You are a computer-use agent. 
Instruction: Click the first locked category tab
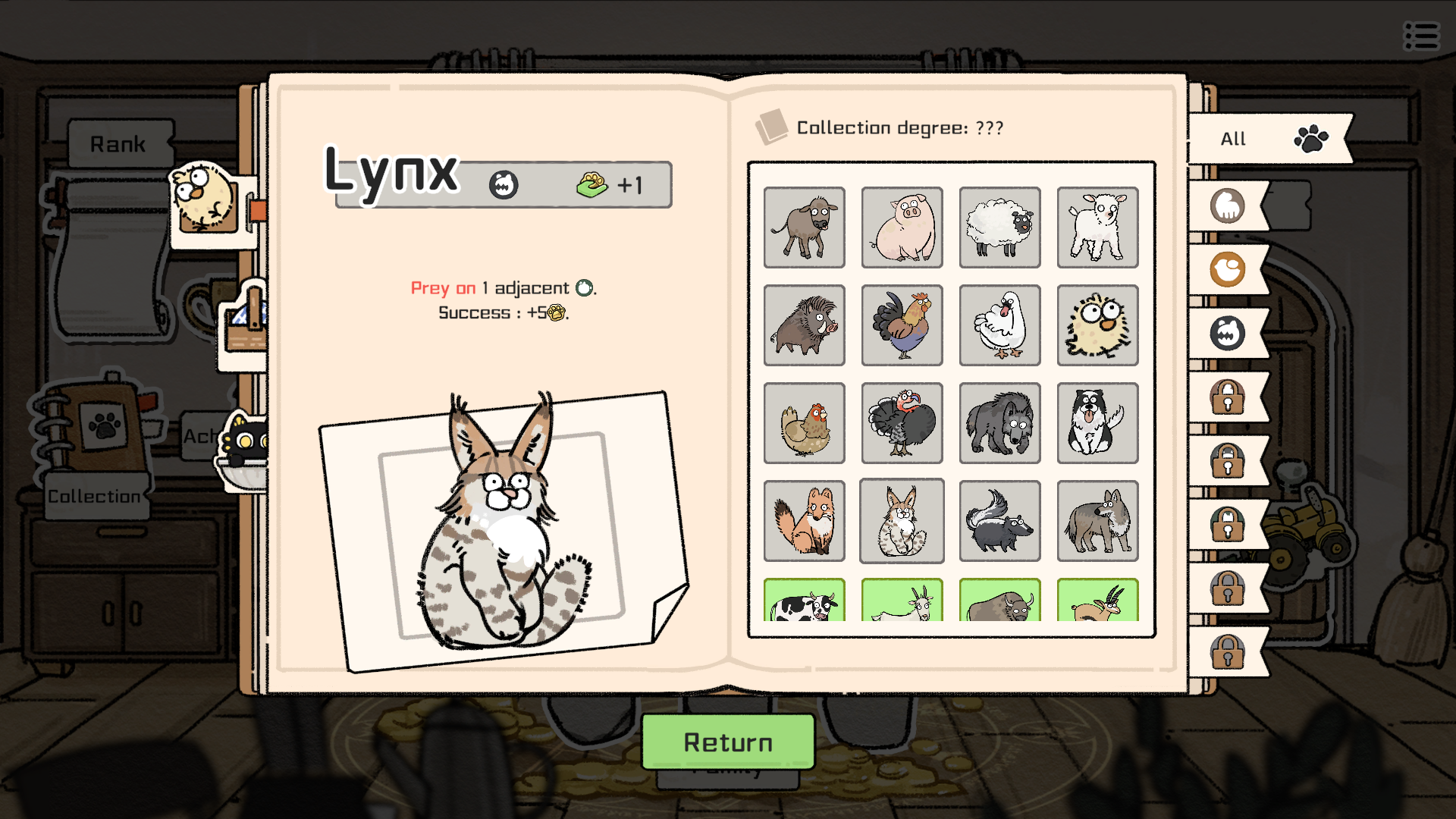[x=1228, y=397]
